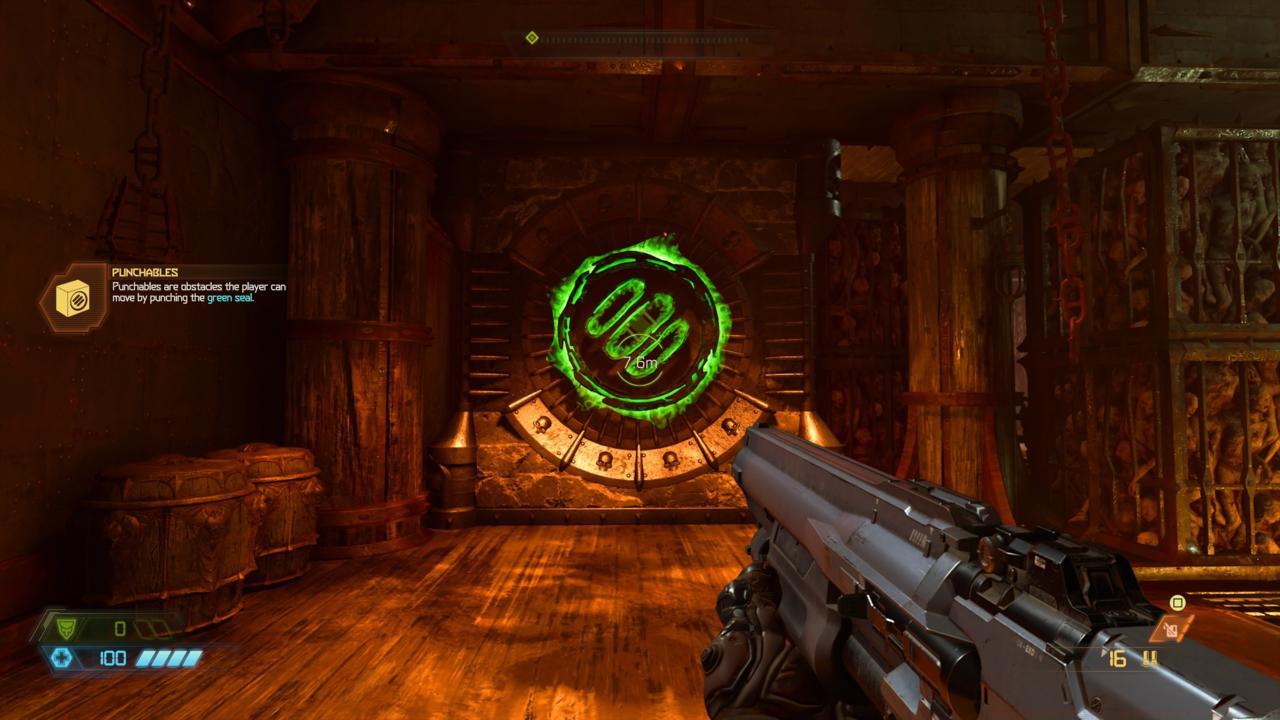Click the shotgun shell ammo icon
Screen dimensions: 1280x720
(x=1150, y=657)
